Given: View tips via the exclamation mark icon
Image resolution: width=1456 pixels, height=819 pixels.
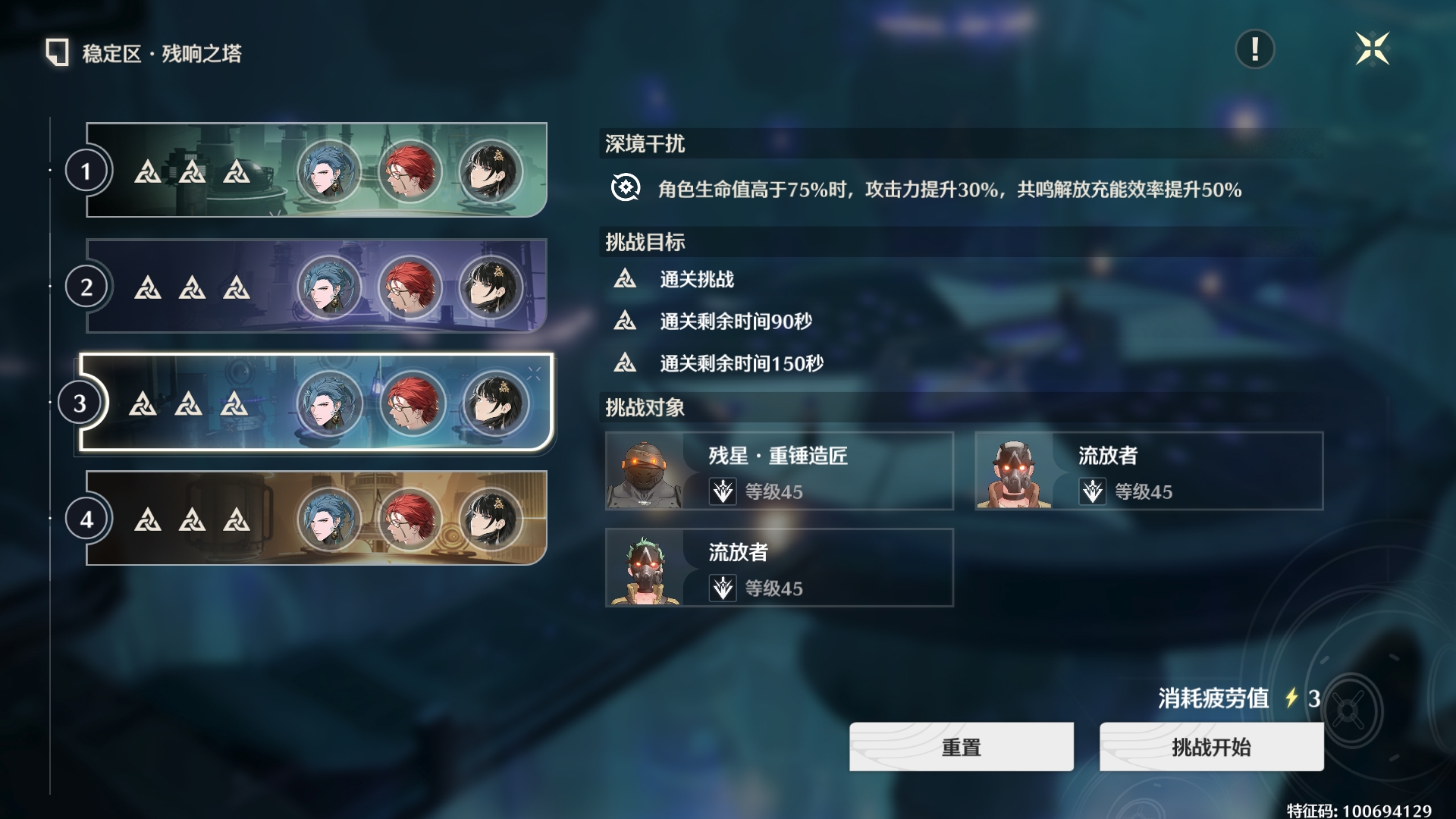Looking at the screenshot, I should coord(1254,51).
